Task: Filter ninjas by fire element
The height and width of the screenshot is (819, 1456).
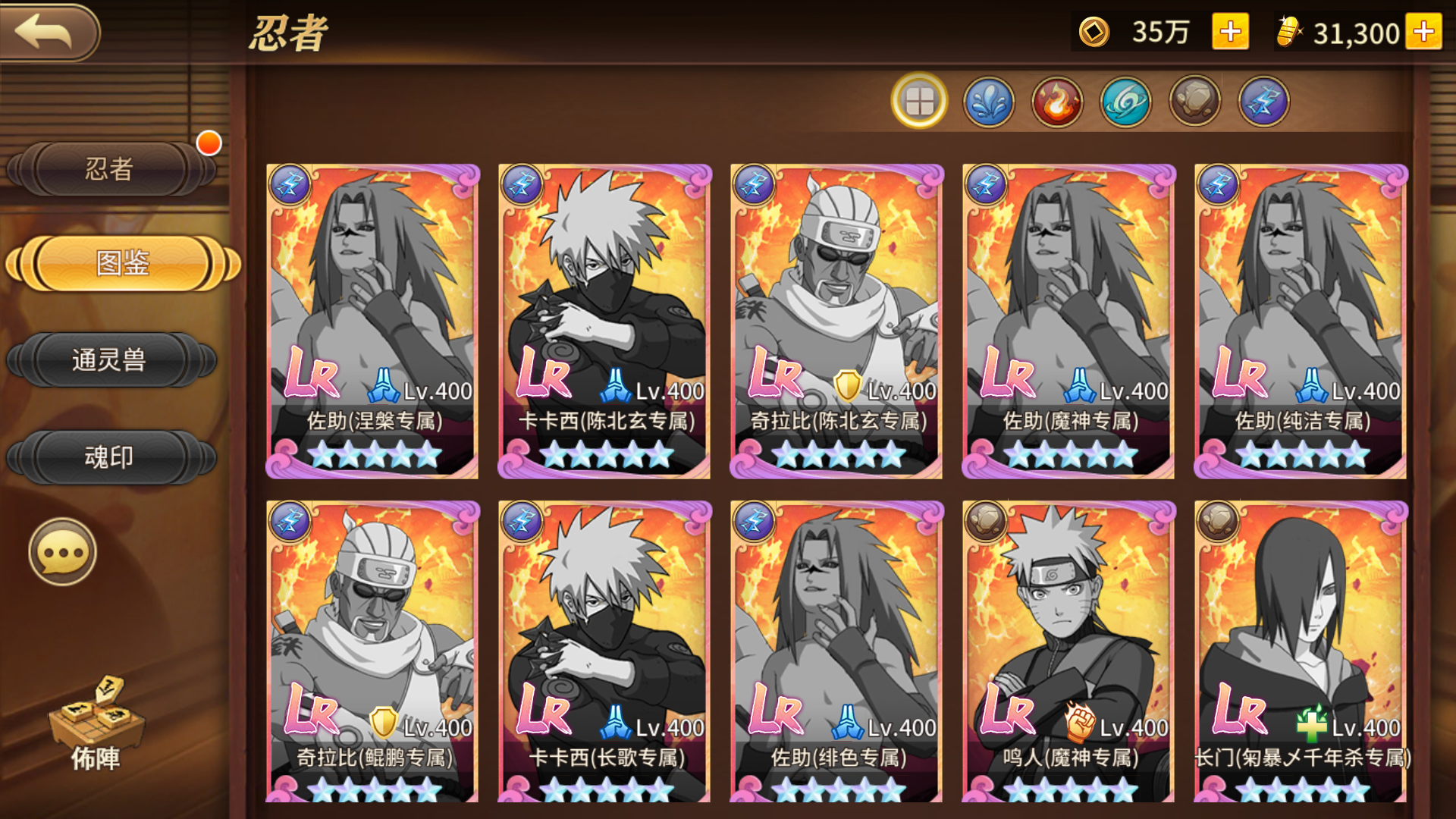Action: point(1057,101)
